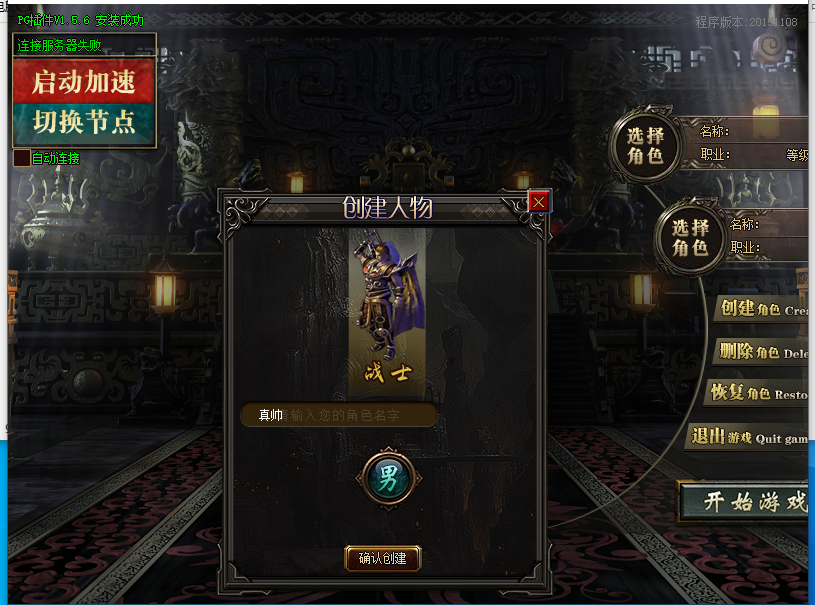The height and width of the screenshot is (605, 815).
Task: Click the red 启动加速 button
Action: tap(84, 81)
